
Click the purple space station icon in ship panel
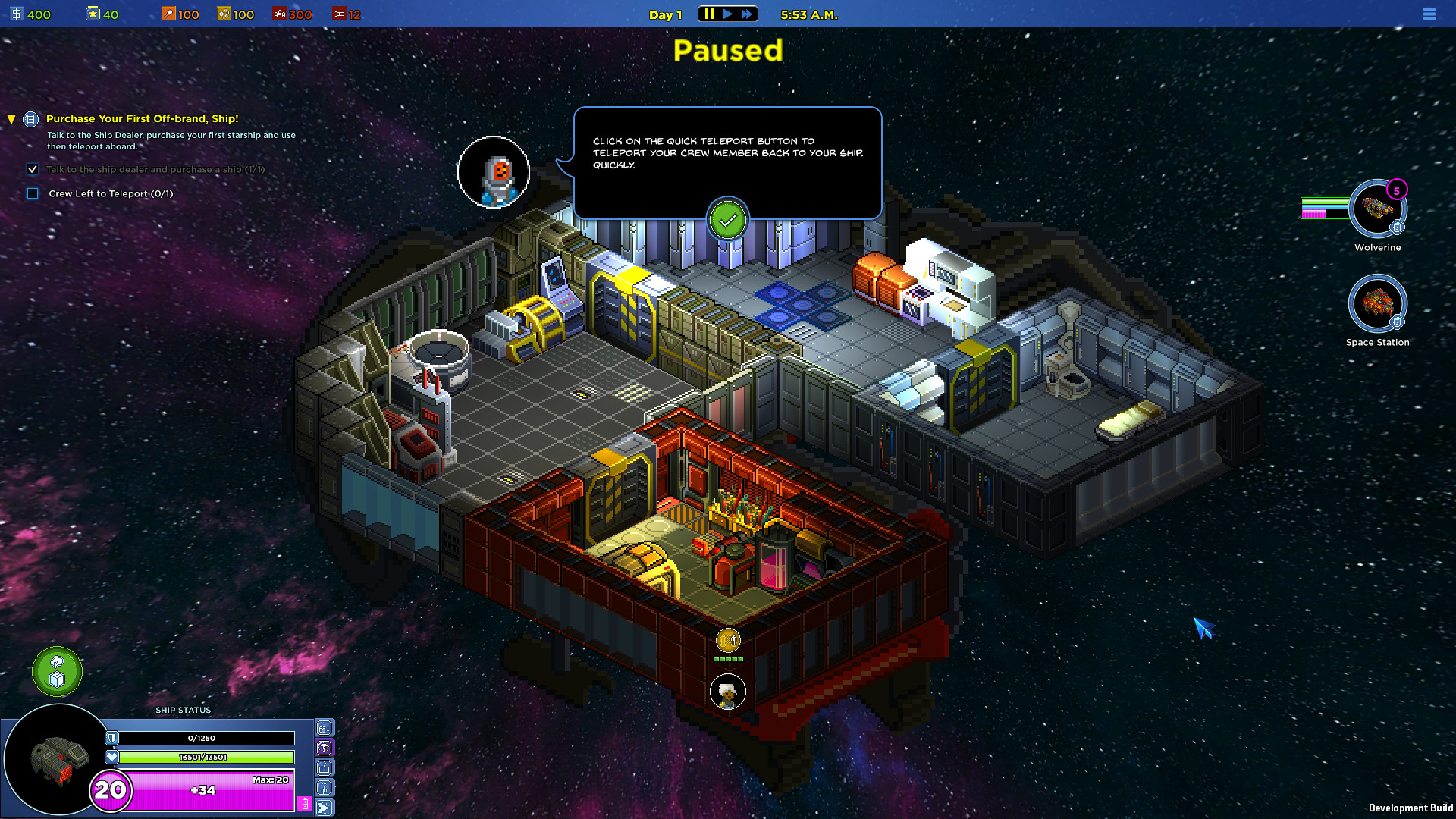[x=325, y=748]
